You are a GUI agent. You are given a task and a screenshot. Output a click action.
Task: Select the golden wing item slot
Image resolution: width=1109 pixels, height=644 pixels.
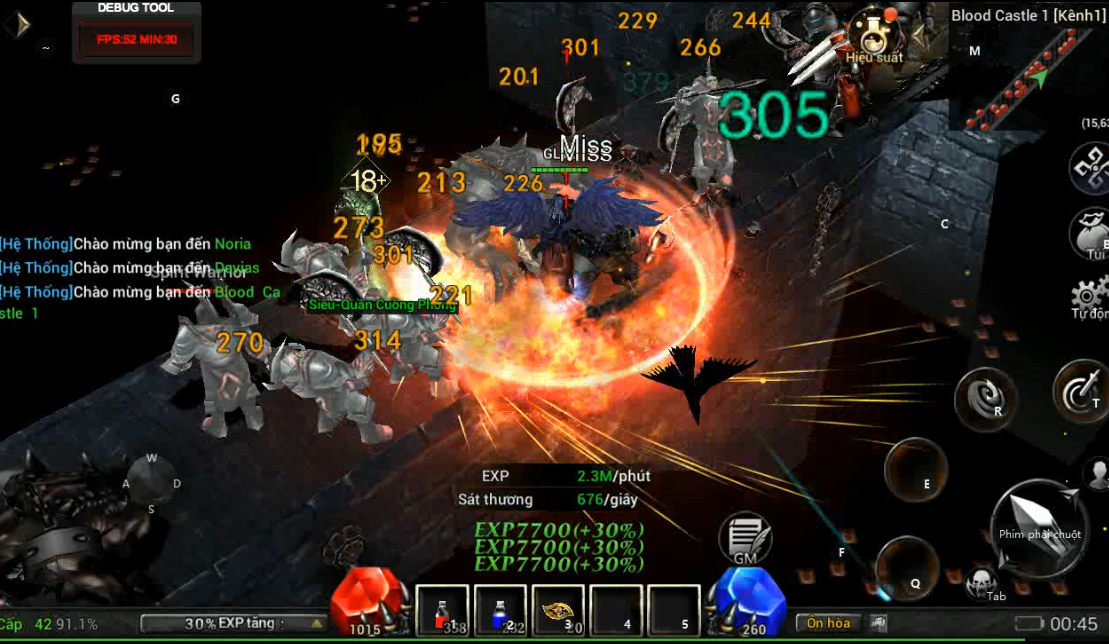click(558, 610)
